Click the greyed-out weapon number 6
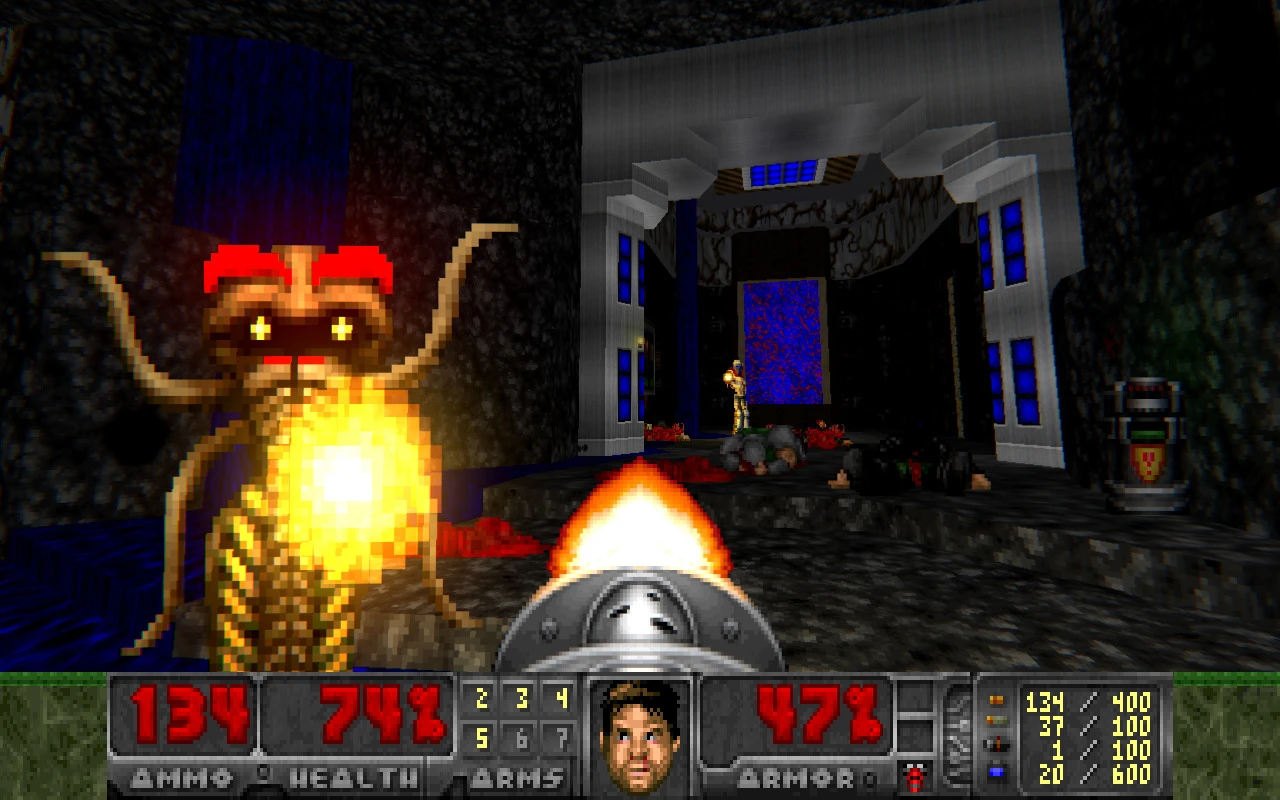1280x800 pixels. pyautogui.click(x=521, y=739)
